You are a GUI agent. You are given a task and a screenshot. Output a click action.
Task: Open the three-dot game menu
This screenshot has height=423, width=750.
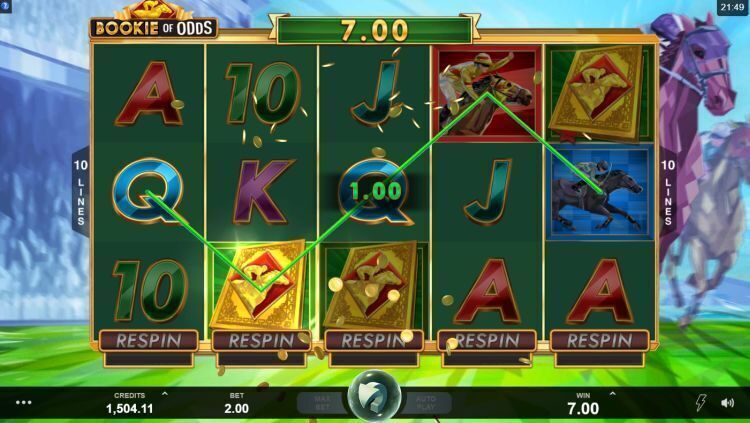pyautogui.click(x=24, y=403)
